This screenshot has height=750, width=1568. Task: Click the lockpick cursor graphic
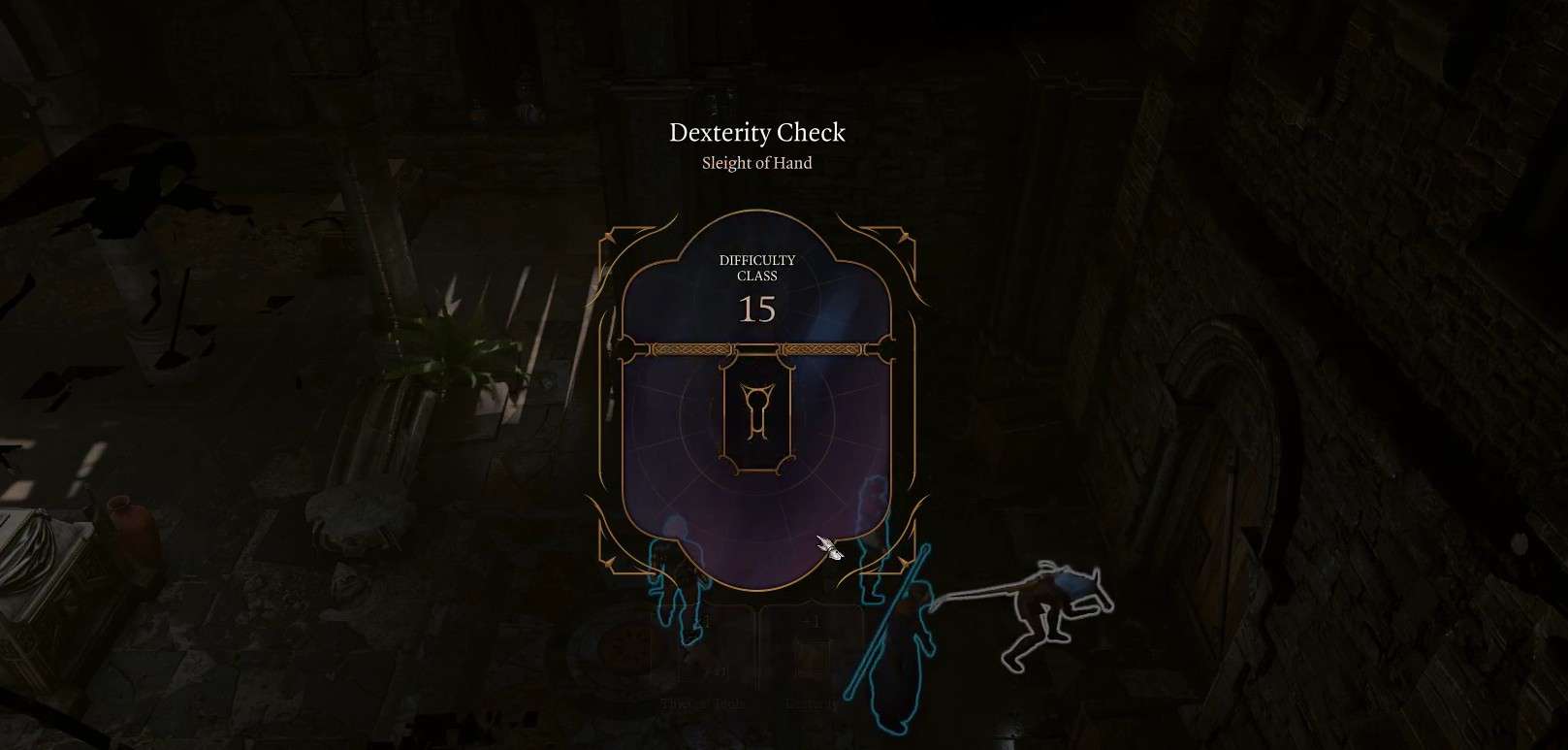pos(828,550)
